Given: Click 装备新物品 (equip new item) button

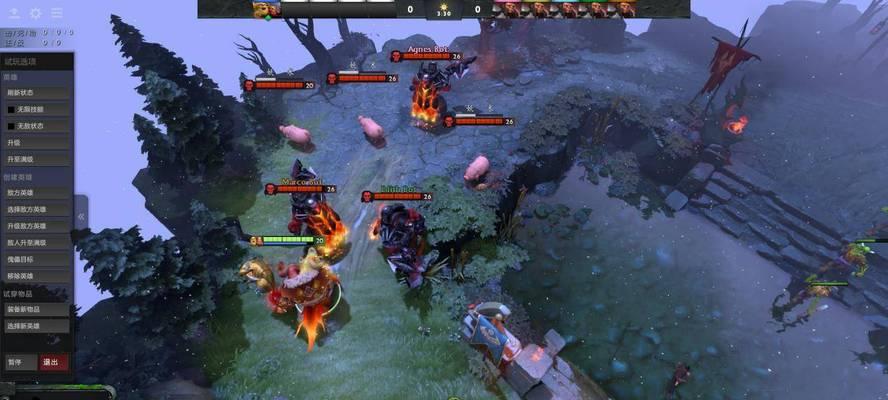Looking at the screenshot, I should point(36,309).
